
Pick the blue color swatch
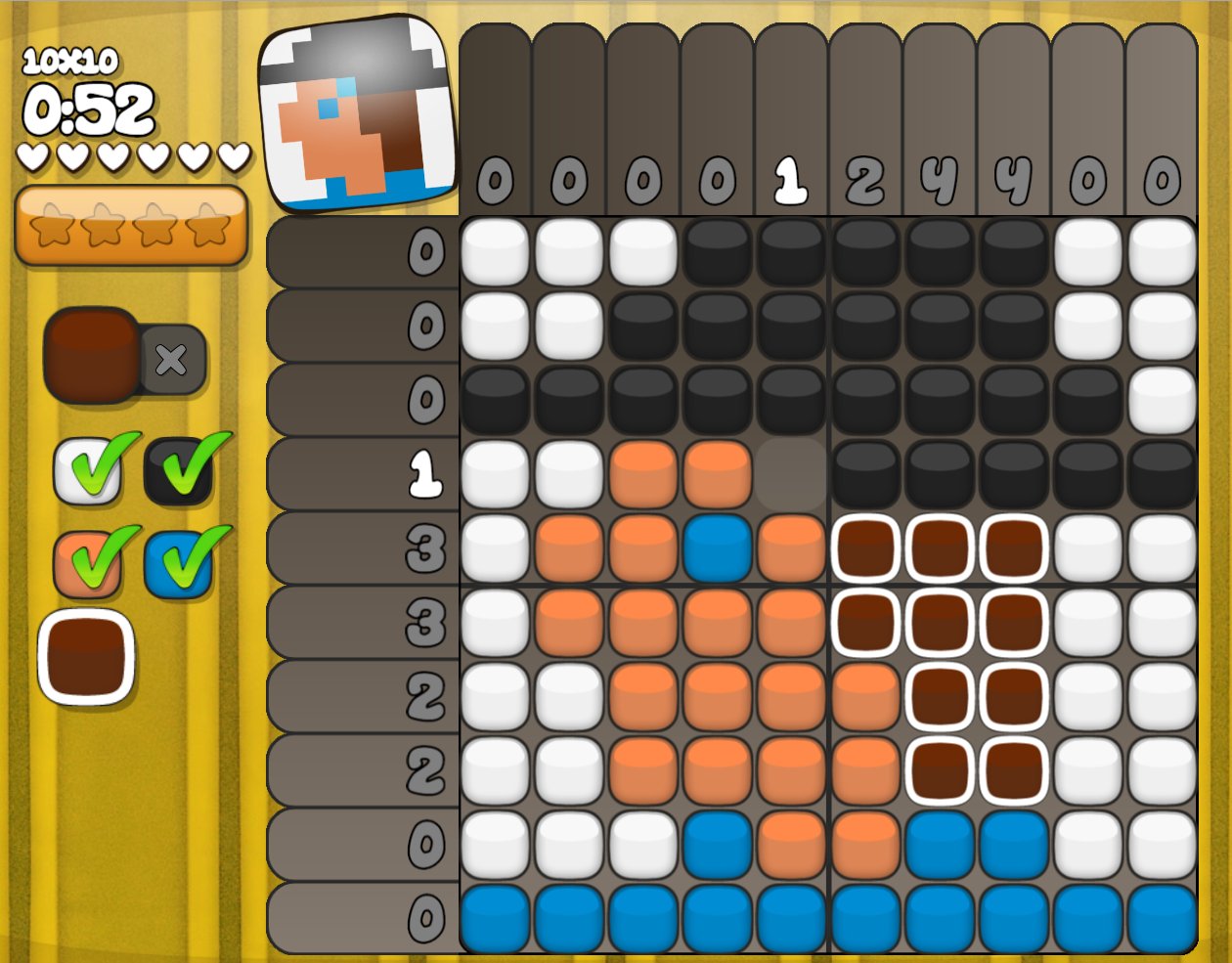tap(178, 564)
